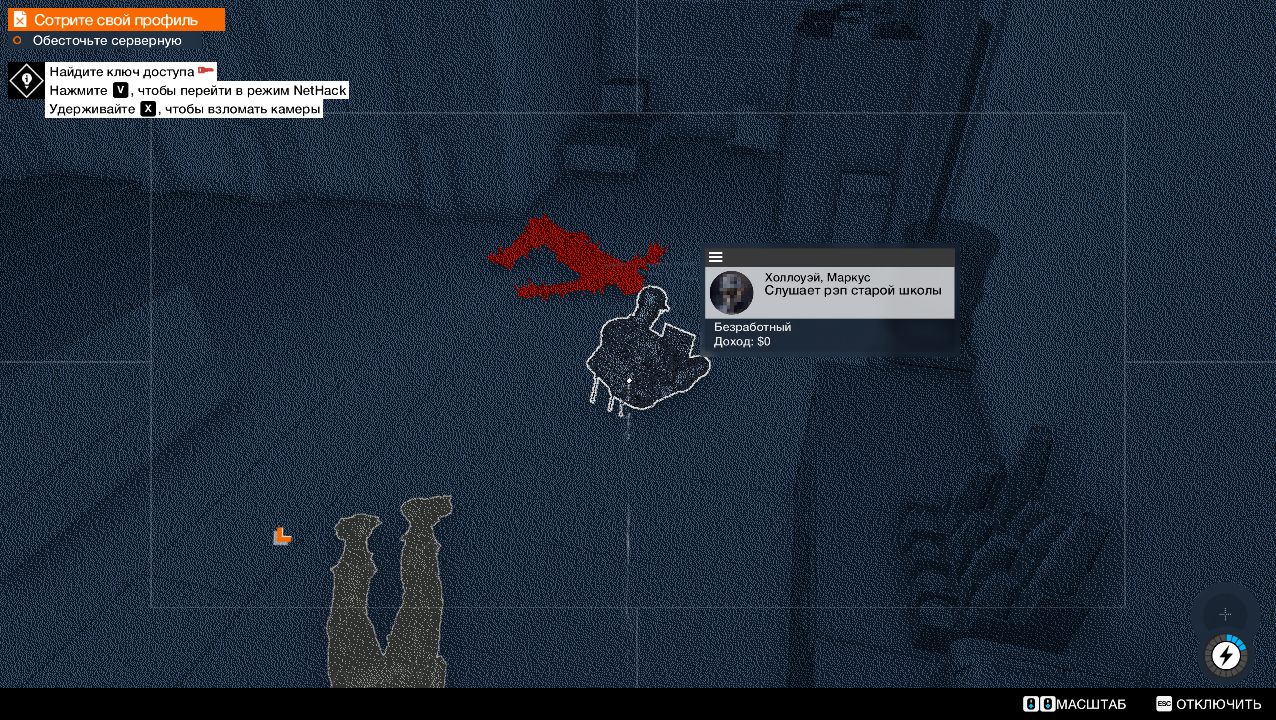Click the "Обесточьте серверную" sub-objective
Image resolution: width=1276 pixels, height=720 pixels.
click(x=106, y=41)
